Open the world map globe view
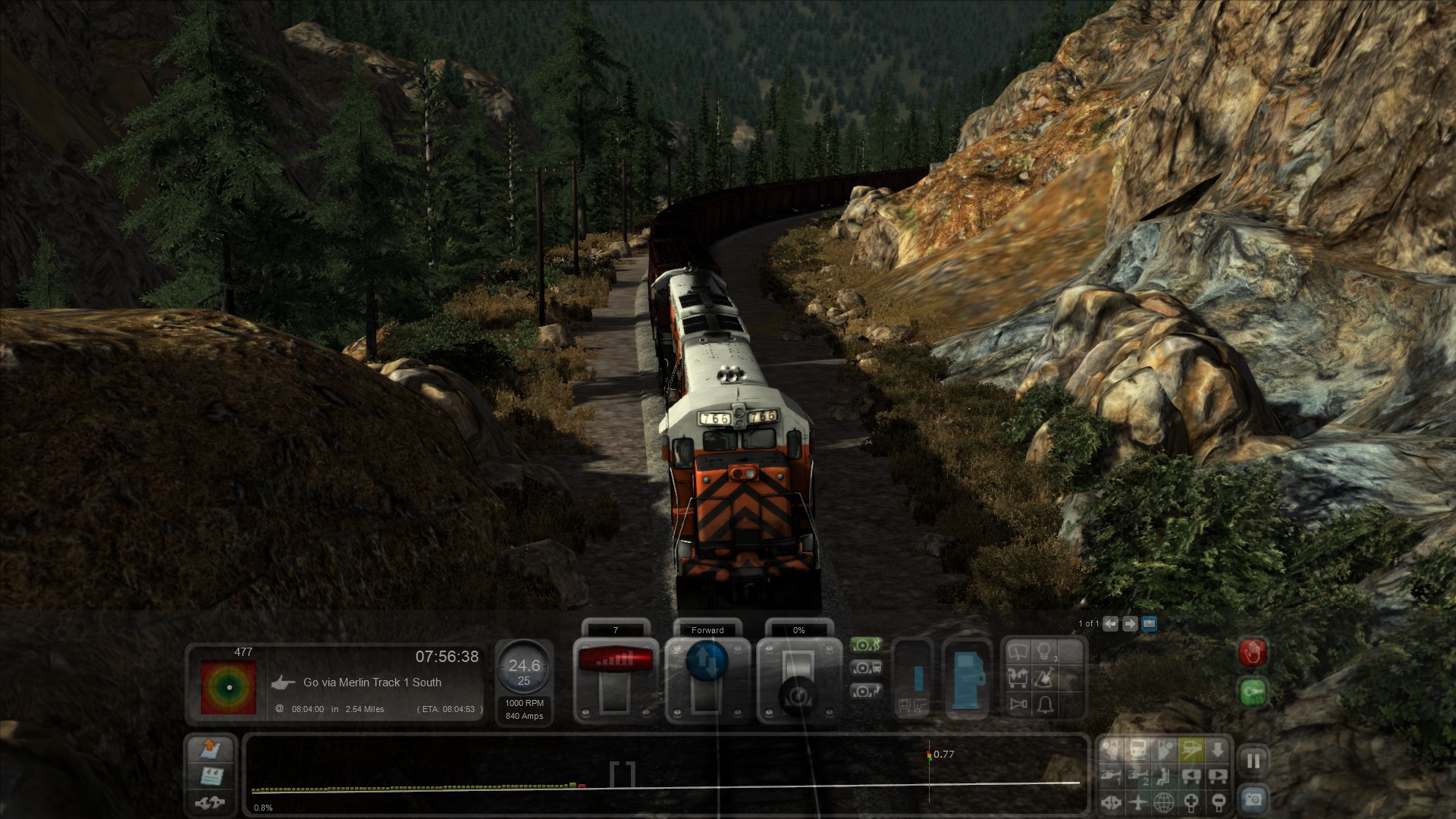1456x819 pixels. pyautogui.click(x=1163, y=802)
